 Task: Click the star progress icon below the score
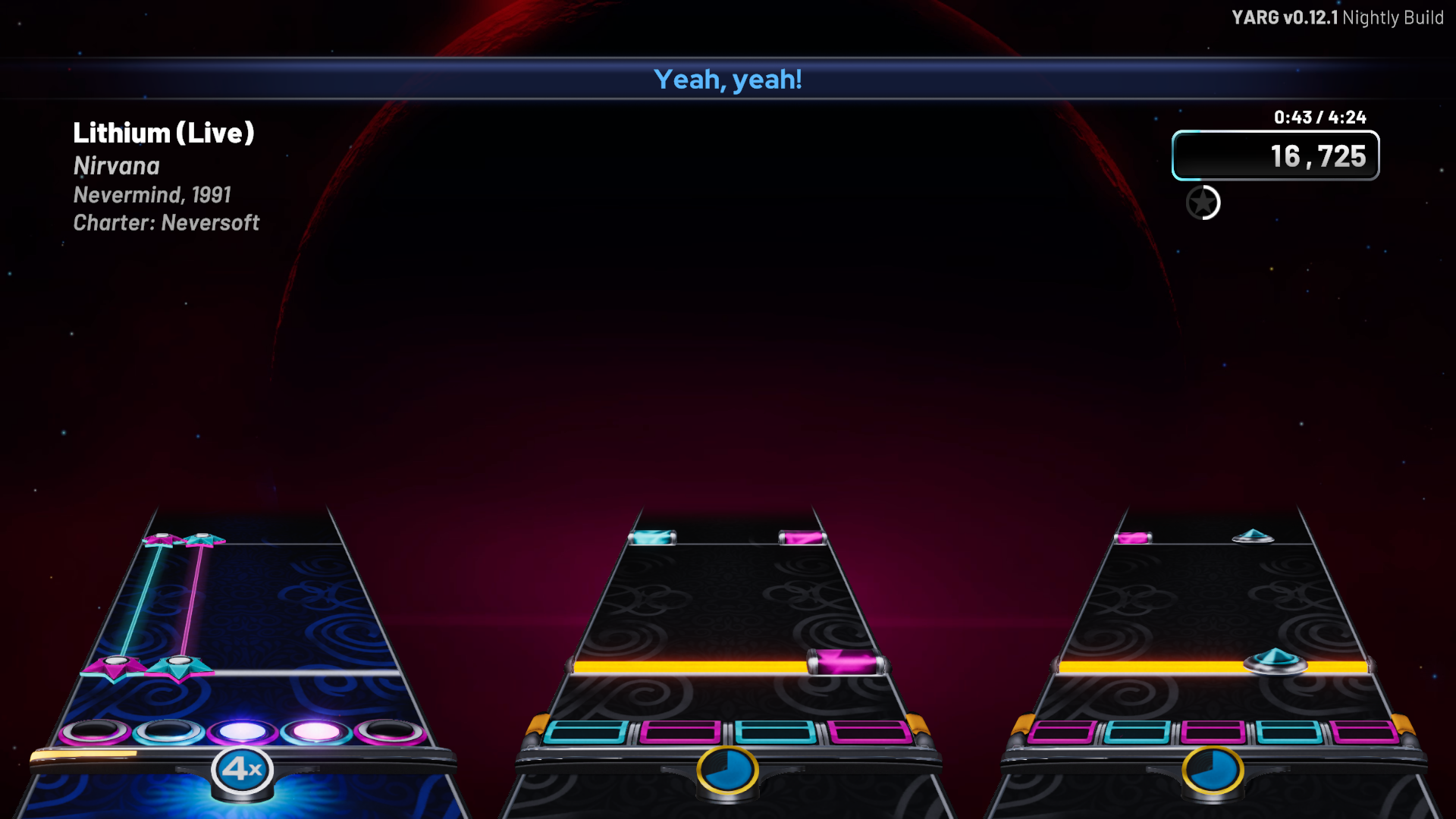tap(1203, 203)
